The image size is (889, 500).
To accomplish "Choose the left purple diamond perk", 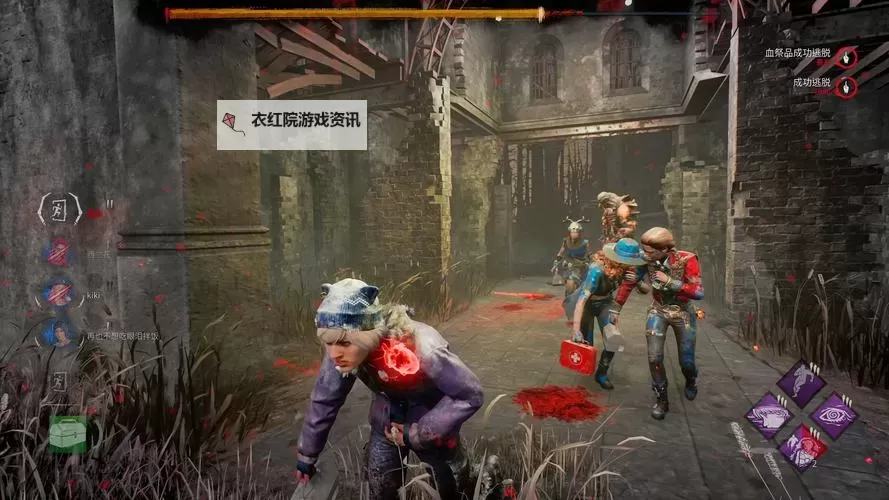I will (769, 415).
